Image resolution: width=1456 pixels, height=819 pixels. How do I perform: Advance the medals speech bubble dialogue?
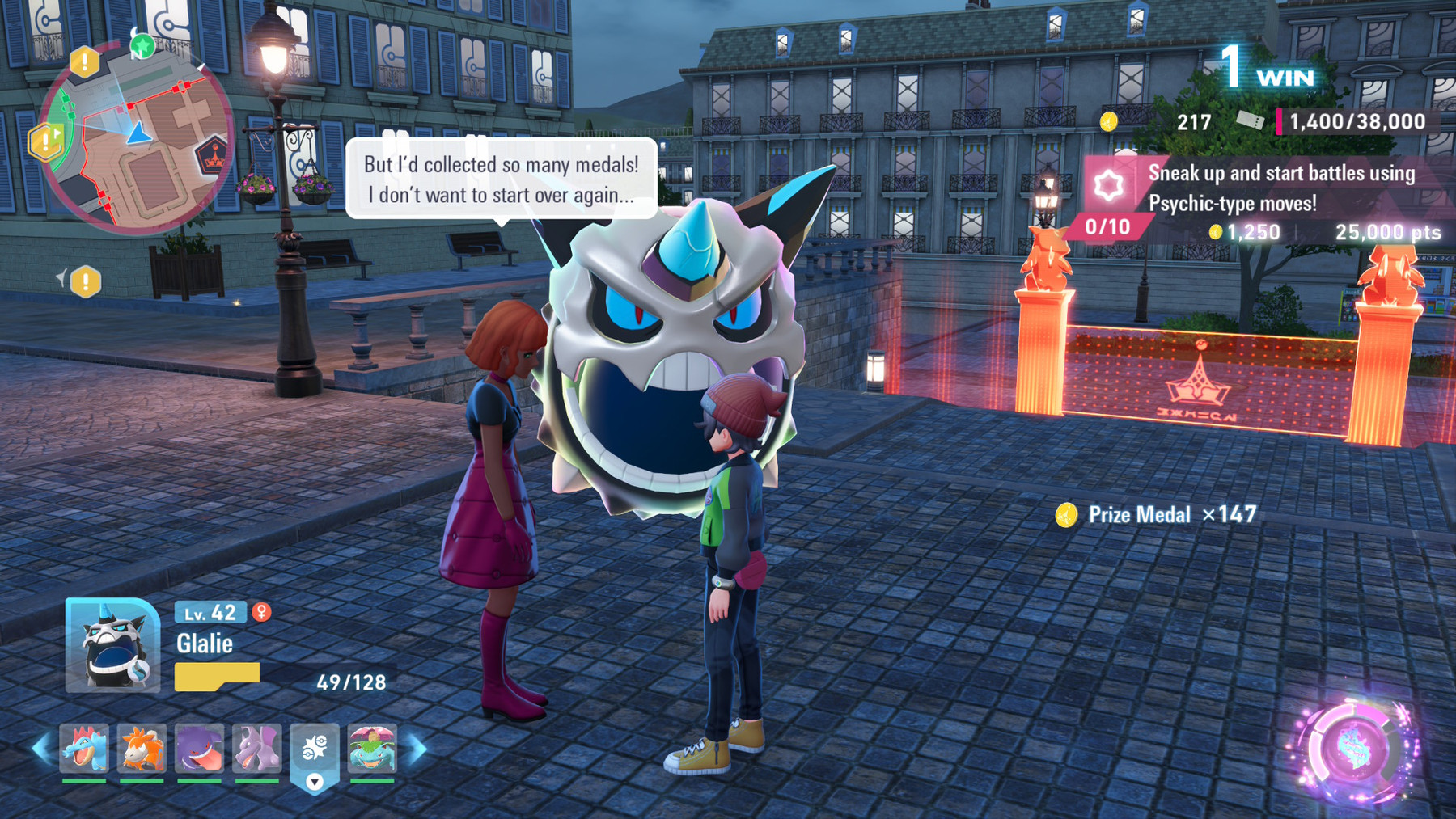point(502,179)
